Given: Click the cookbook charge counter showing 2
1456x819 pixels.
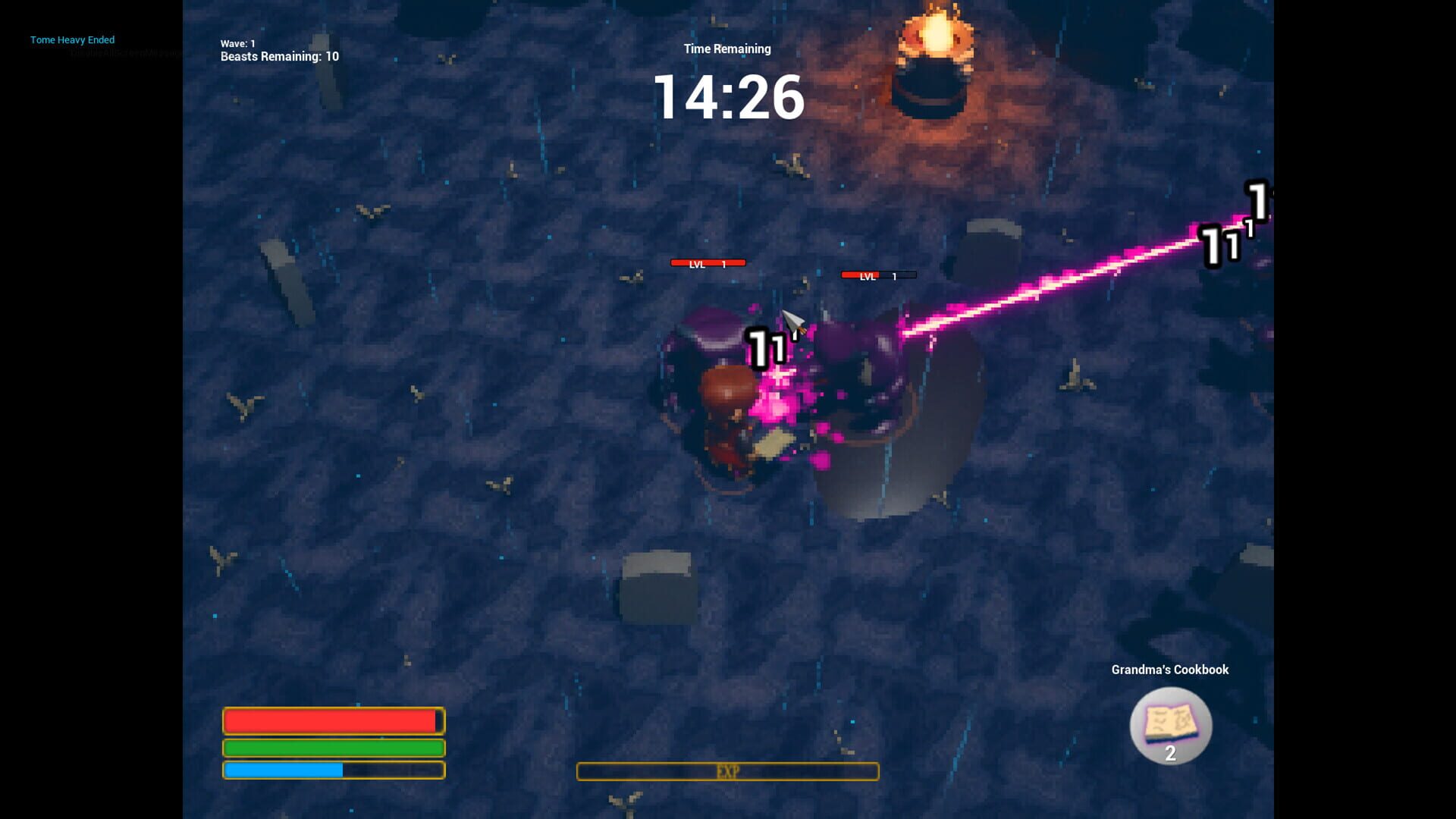Looking at the screenshot, I should (1170, 753).
